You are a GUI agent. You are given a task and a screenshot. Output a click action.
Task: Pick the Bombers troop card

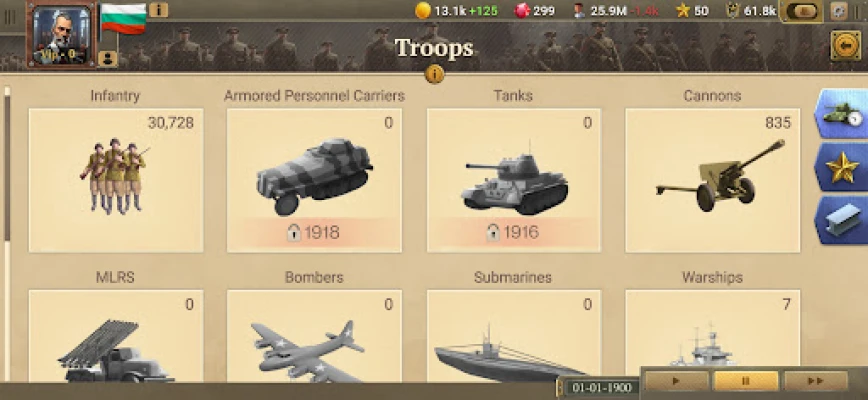click(314, 340)
